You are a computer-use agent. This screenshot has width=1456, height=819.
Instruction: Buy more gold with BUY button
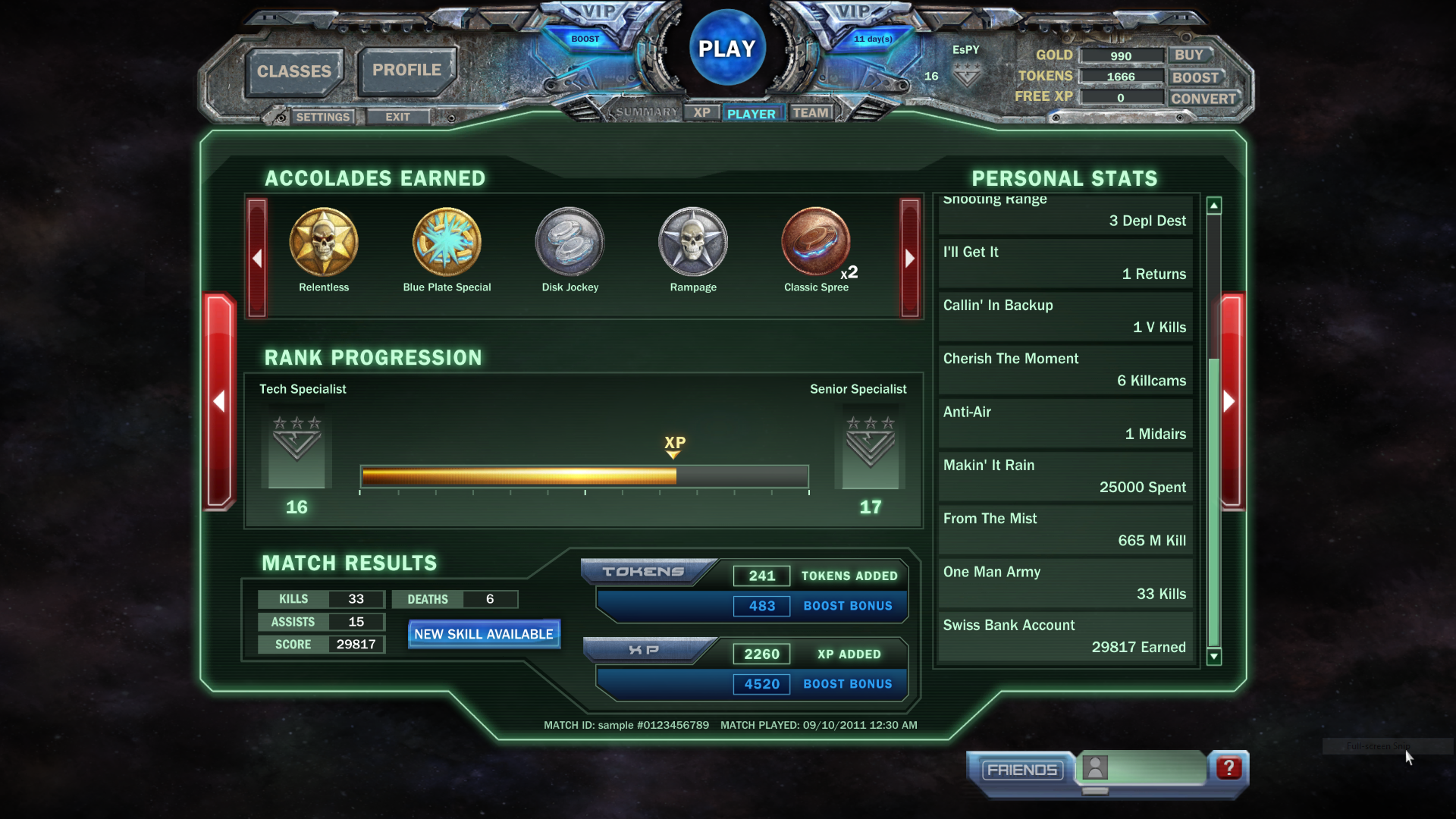click(1188, 55)
